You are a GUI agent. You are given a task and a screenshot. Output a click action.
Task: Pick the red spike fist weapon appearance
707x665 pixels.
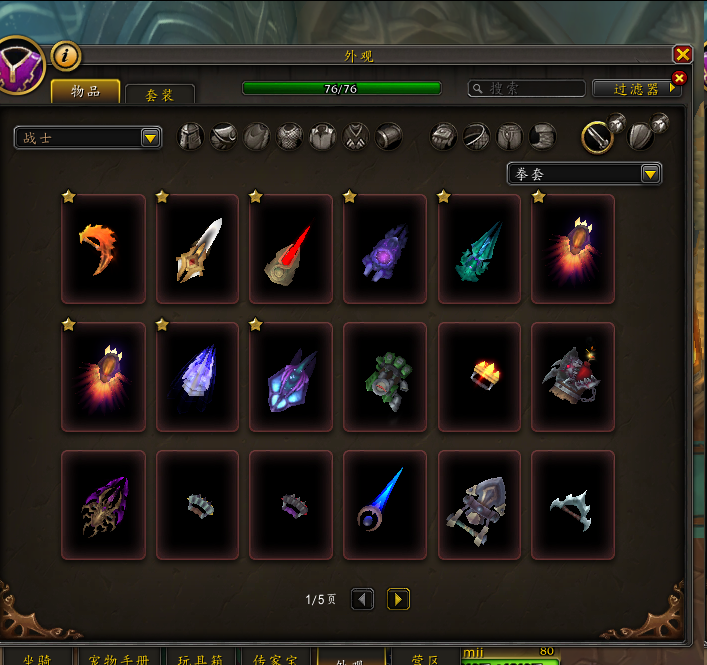pyautogui.click(x=291, y=248)
